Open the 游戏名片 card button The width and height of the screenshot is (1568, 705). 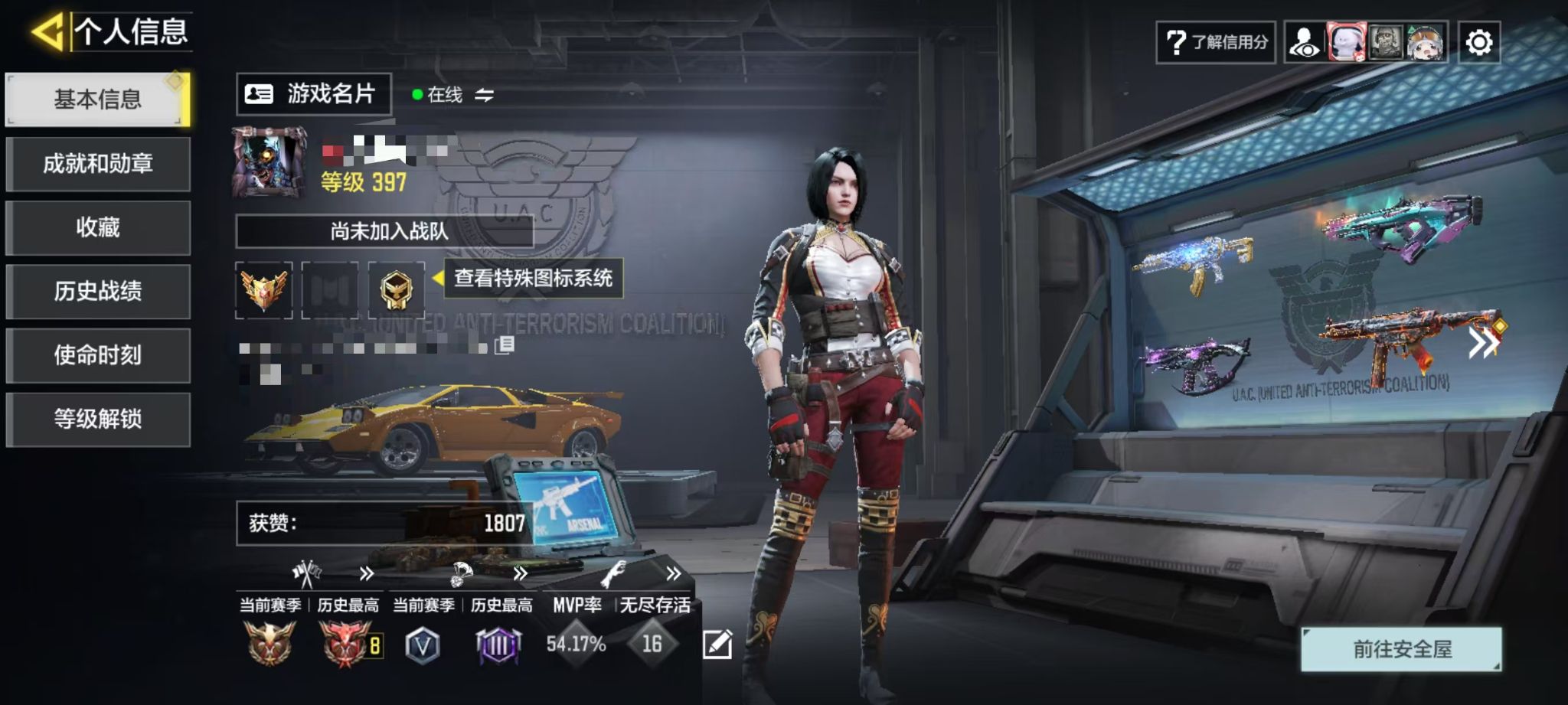(x=313, y=94)
